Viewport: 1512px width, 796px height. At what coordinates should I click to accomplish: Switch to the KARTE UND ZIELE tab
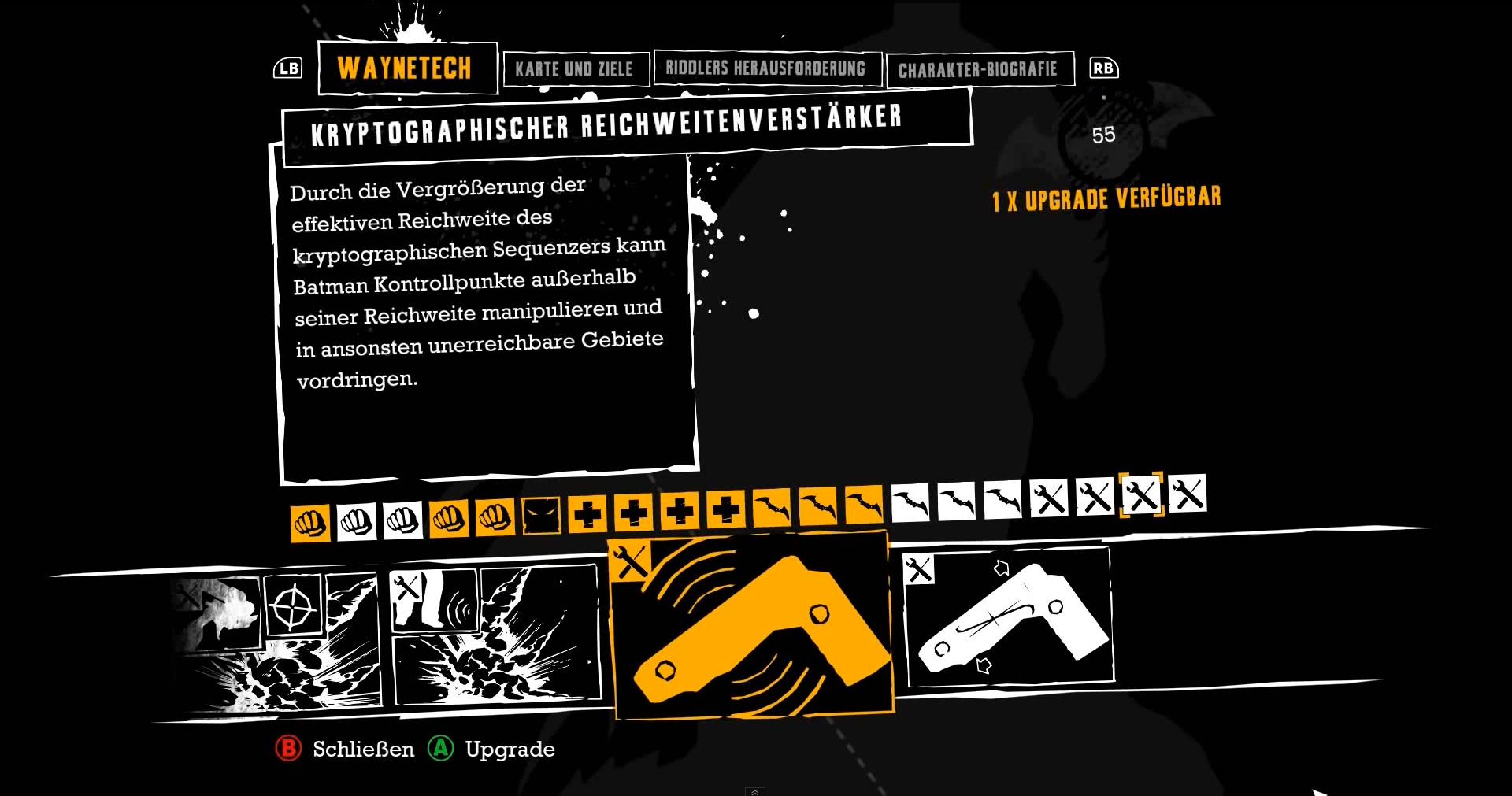click(576, 68)
